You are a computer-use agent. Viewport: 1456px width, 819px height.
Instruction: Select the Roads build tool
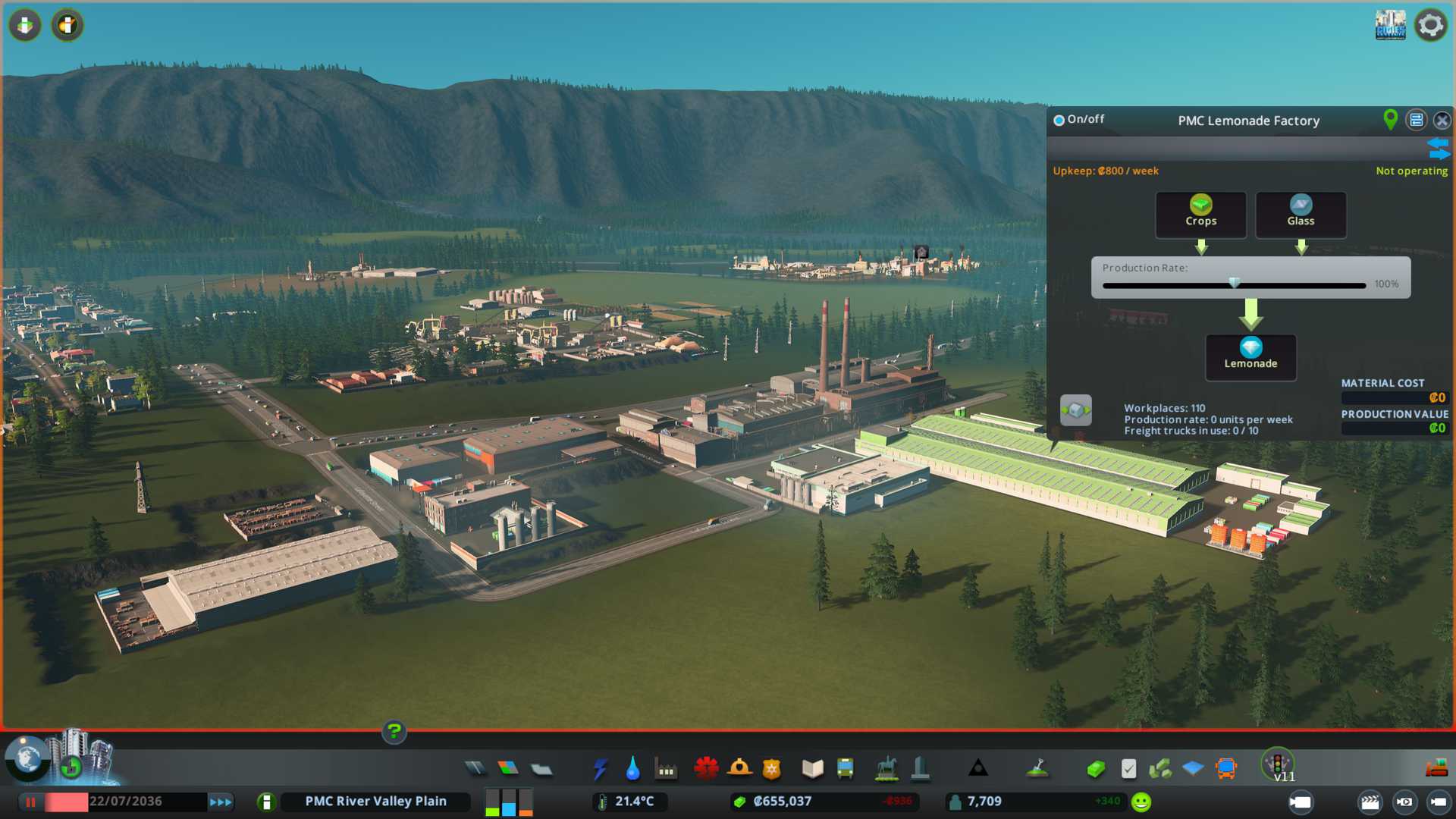click(475, 769)
